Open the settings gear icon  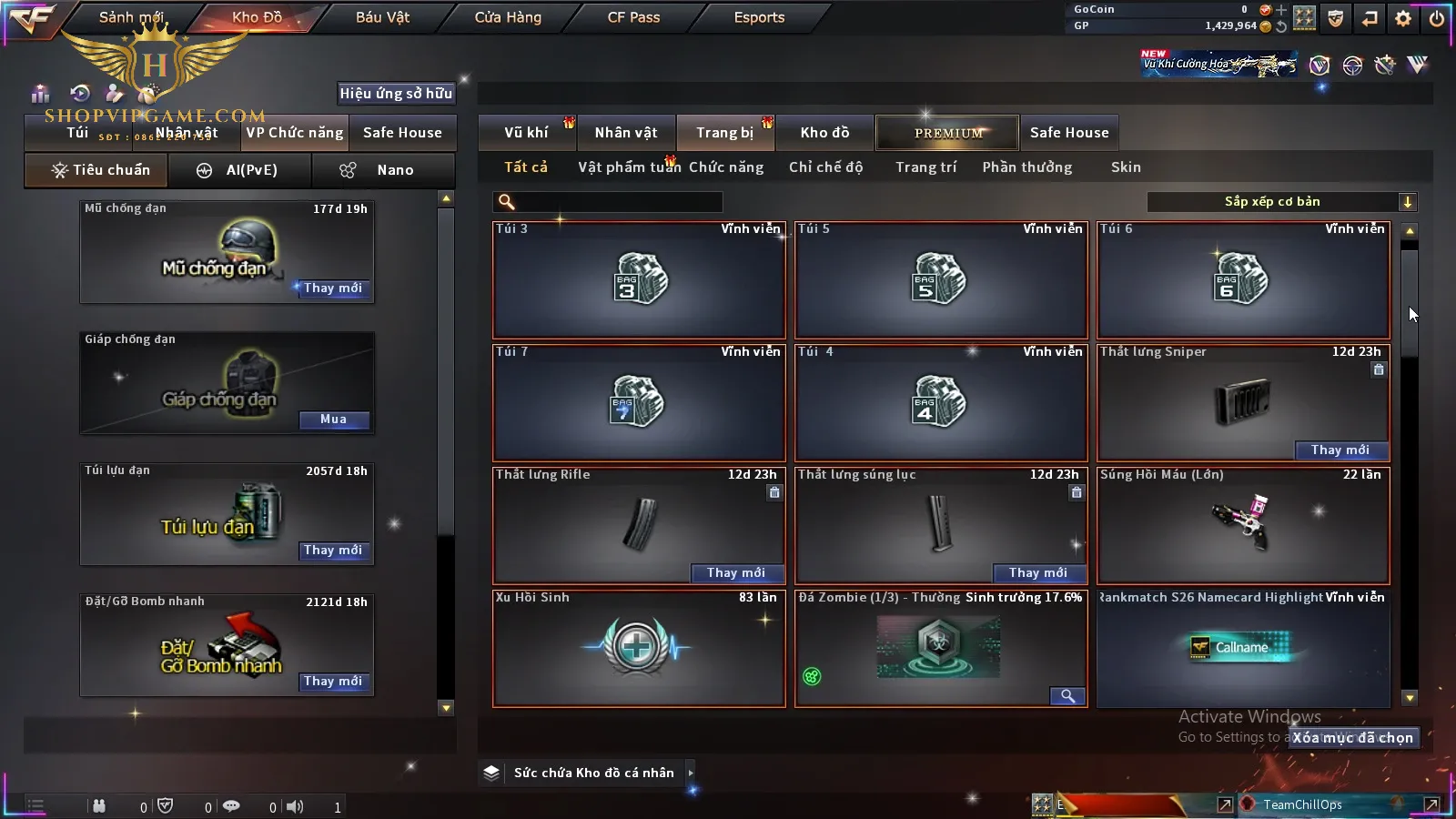coord(1403,18)
